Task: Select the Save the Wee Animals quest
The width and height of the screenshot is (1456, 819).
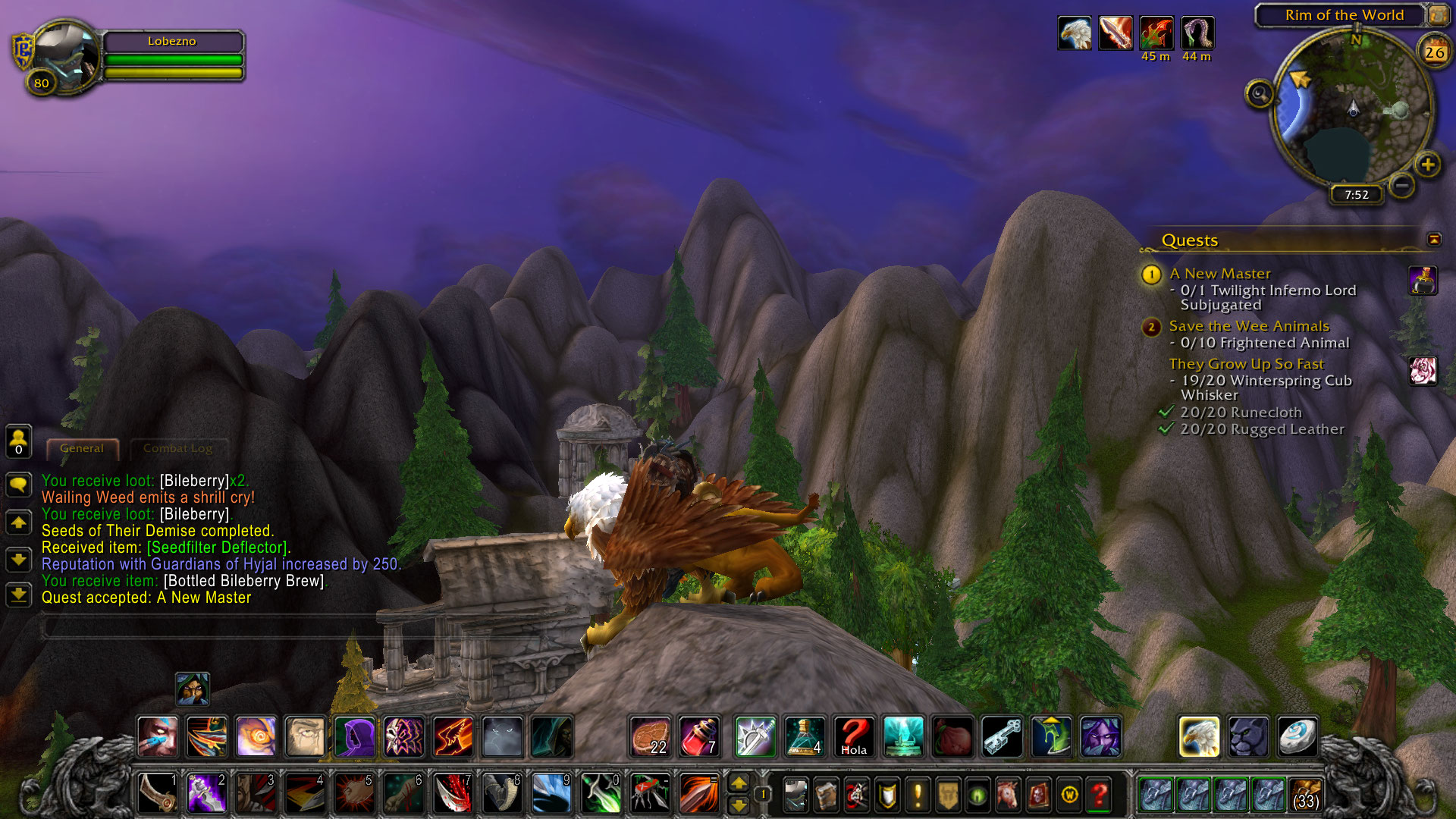Action: pos(1248,326)
